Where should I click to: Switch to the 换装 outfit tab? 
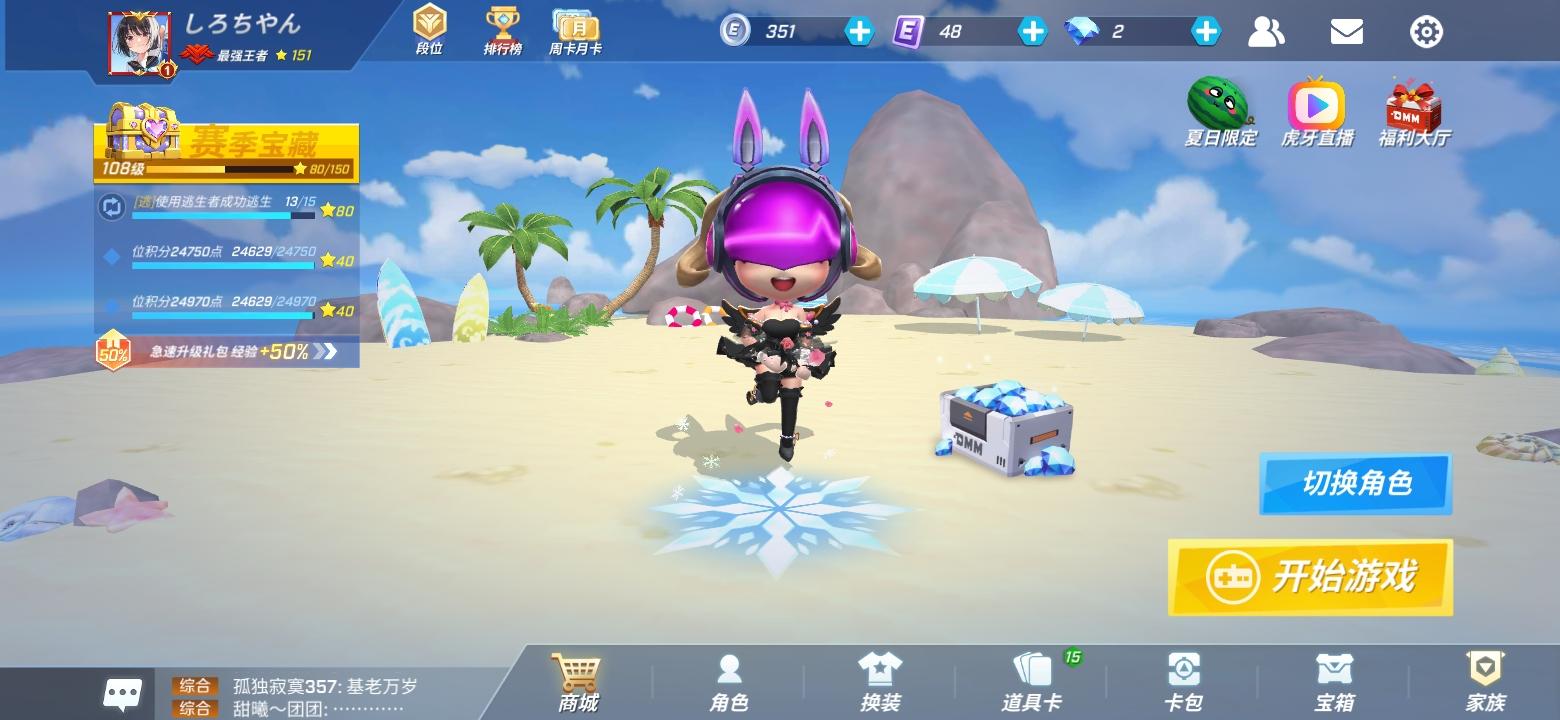[x=878, y=677]
